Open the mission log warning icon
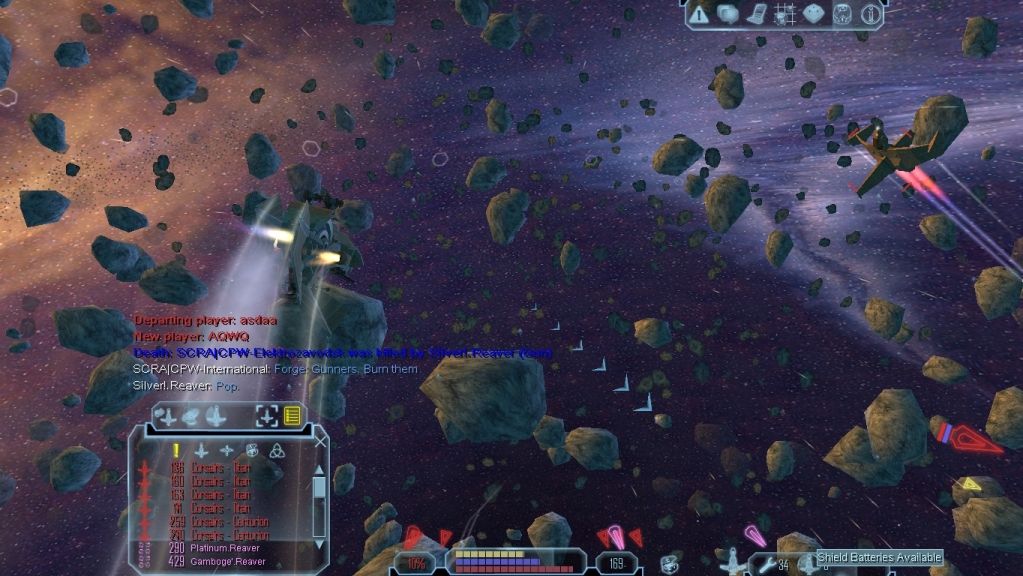 click(x=699, y=14)
